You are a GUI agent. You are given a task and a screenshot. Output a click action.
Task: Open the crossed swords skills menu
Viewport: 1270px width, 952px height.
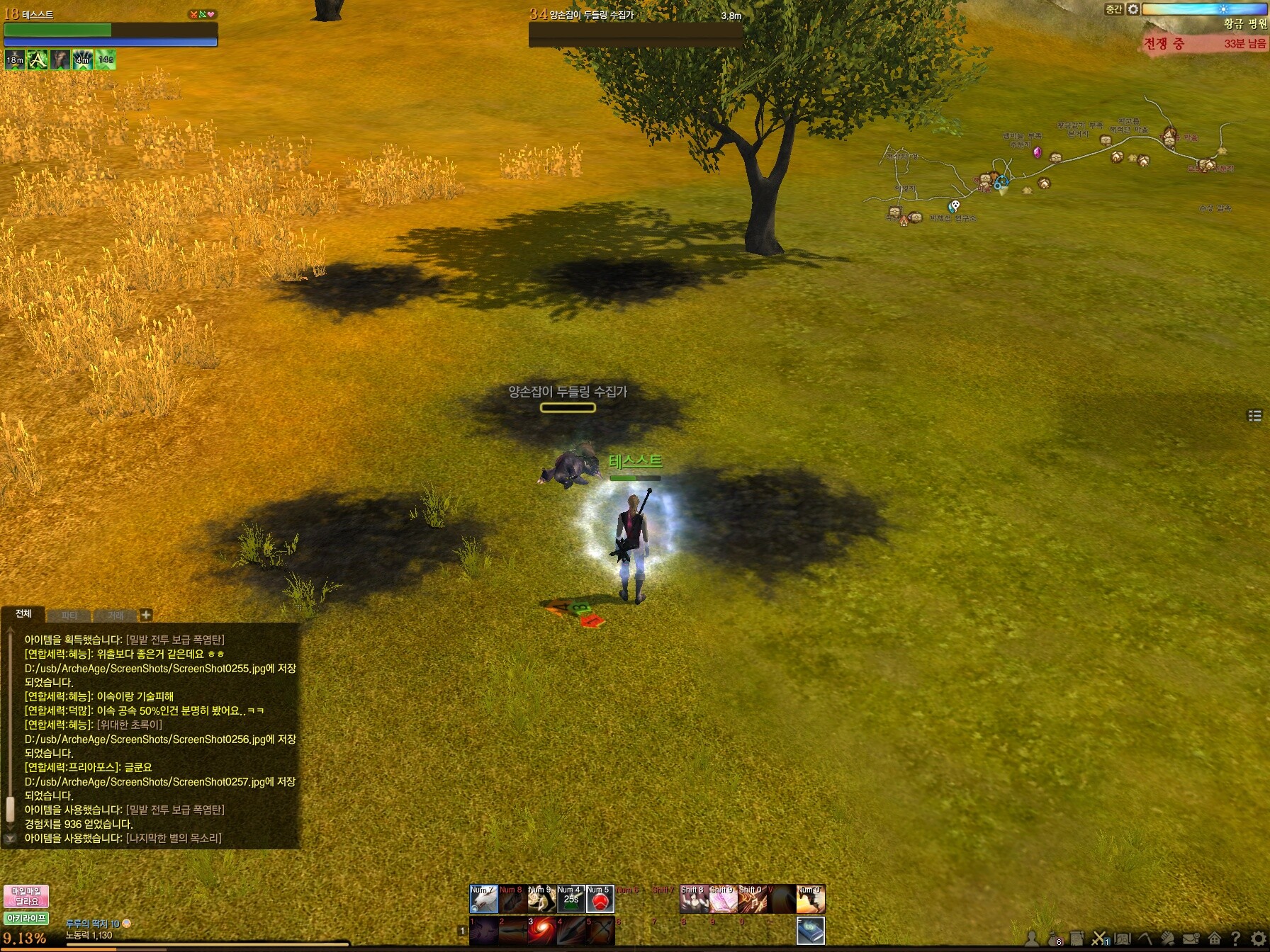1099,939
